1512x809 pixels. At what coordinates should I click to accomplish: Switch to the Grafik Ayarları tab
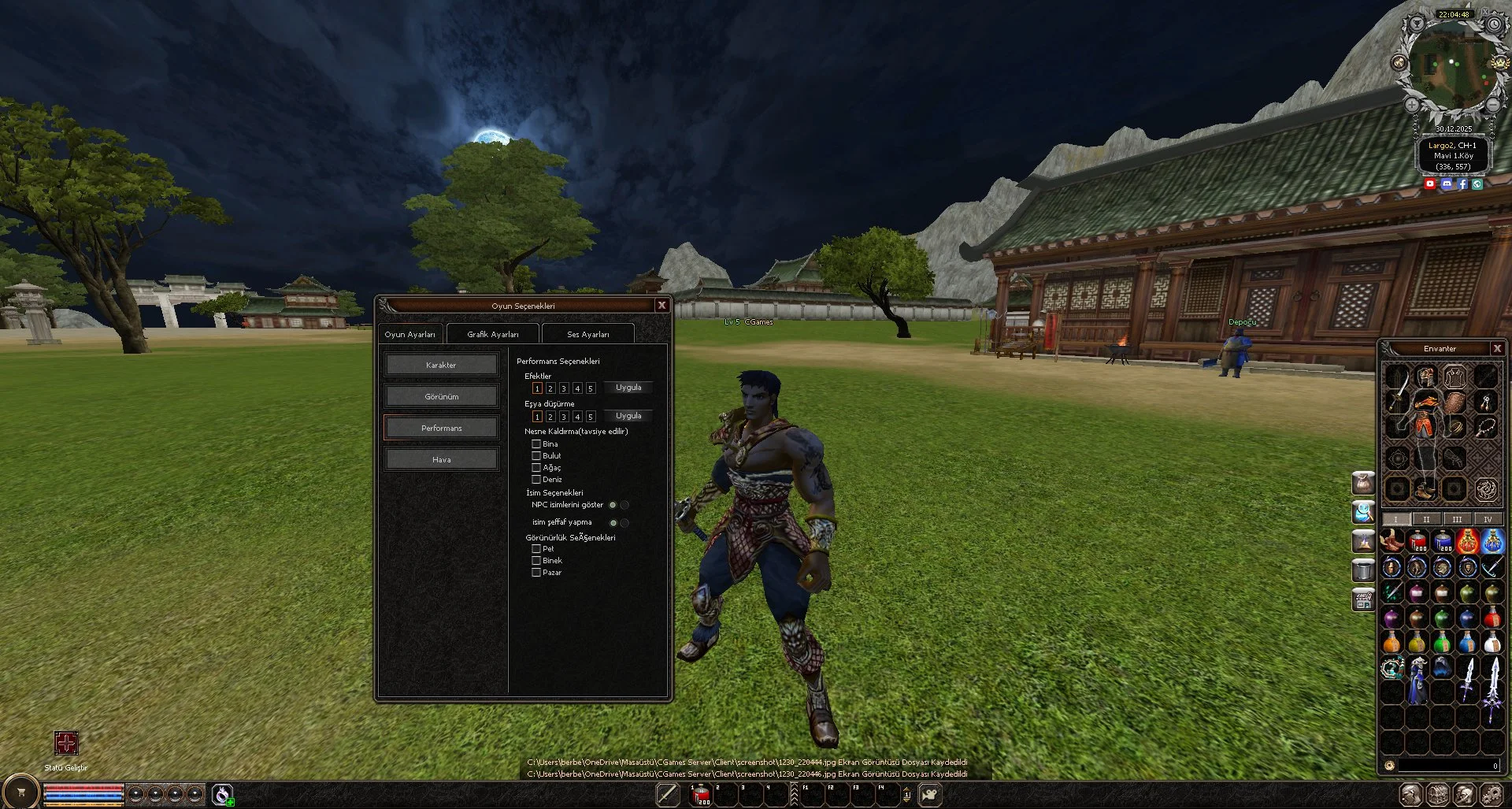pyautogui.click(x=493, y=334)
